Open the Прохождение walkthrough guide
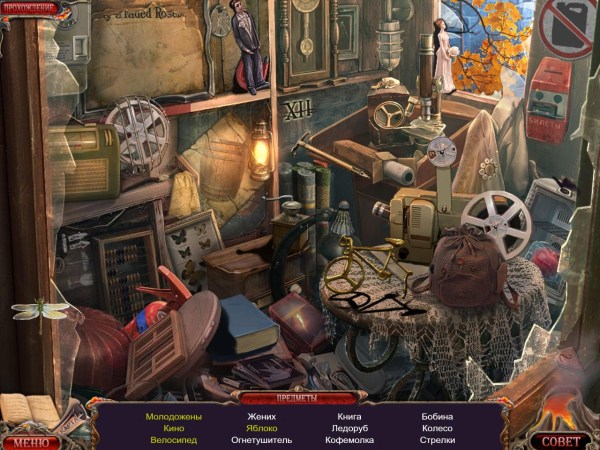Viewport: 600px width, 450px height. pos(30,9)
